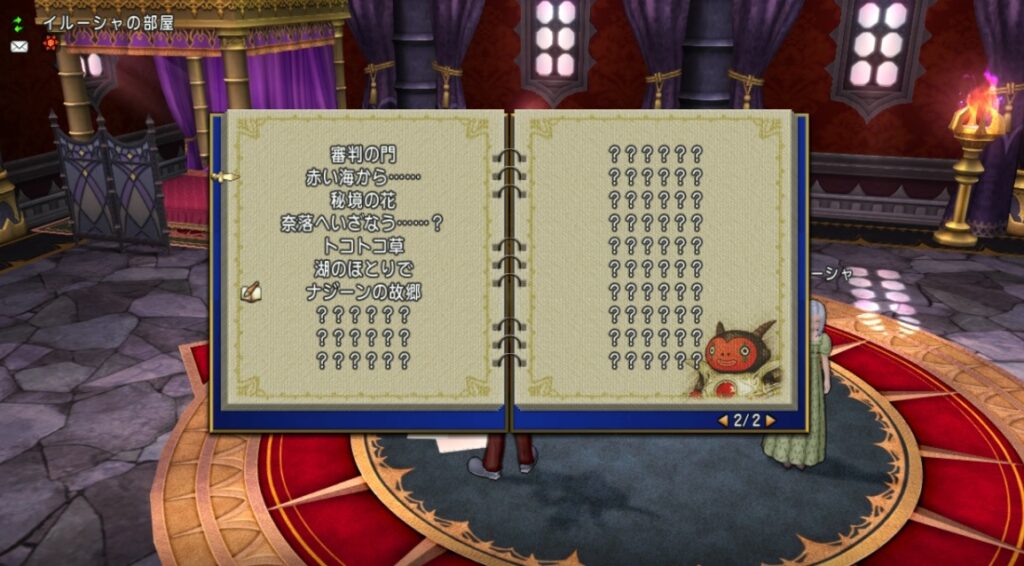Image resolution: width=1024 pixels, height=566 pixels.
Task: Click the right page arrow beside 2/2
Action: pyautogui.click(x=770, y=421)
